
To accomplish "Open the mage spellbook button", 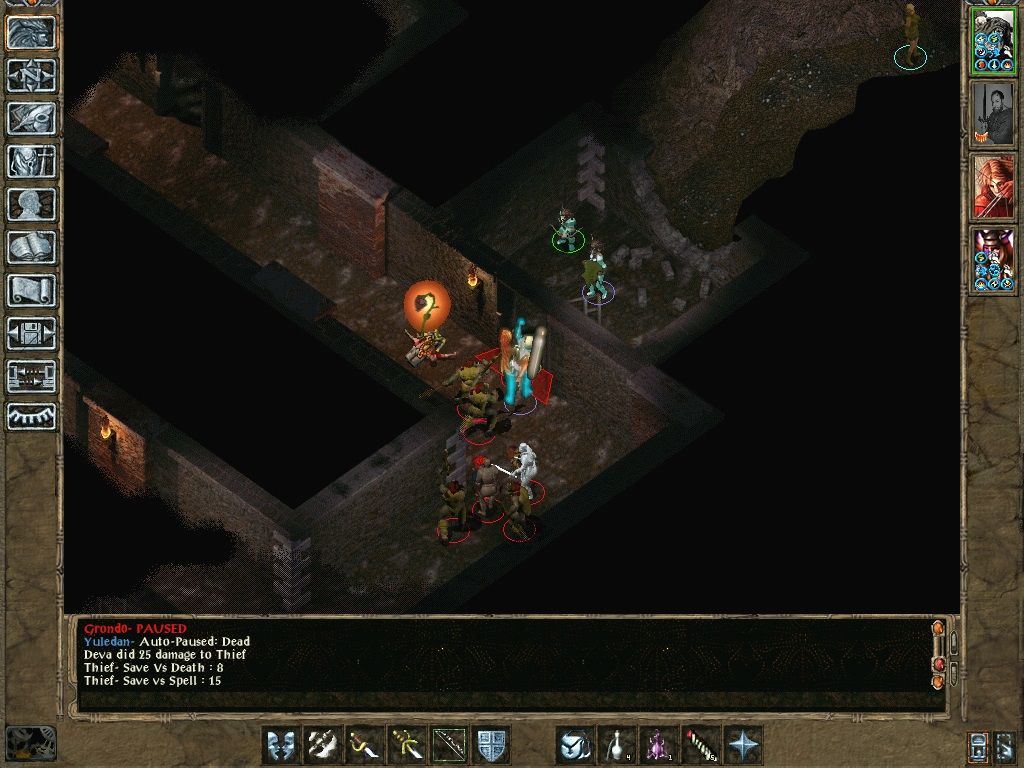I will coord(32,247).
